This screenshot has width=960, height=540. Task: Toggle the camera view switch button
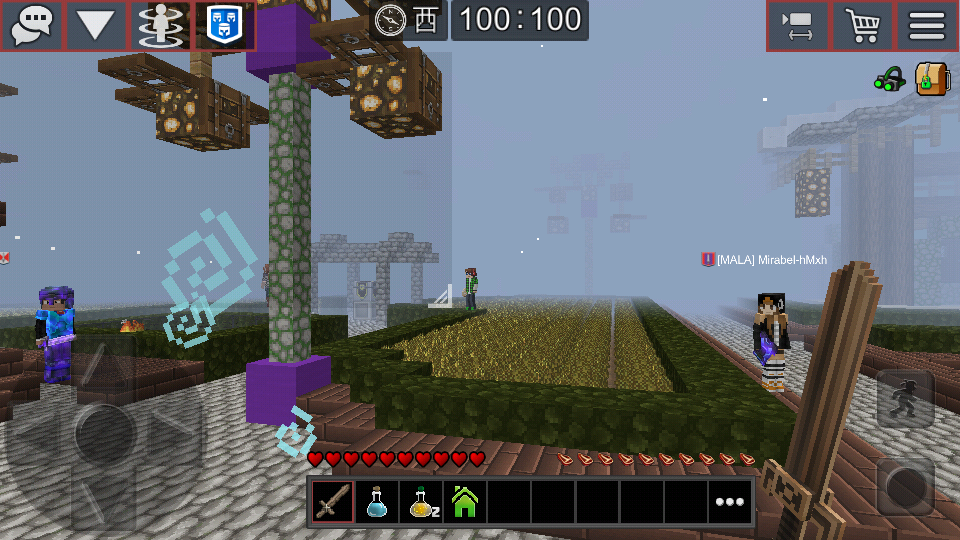(x=798, y=25)
